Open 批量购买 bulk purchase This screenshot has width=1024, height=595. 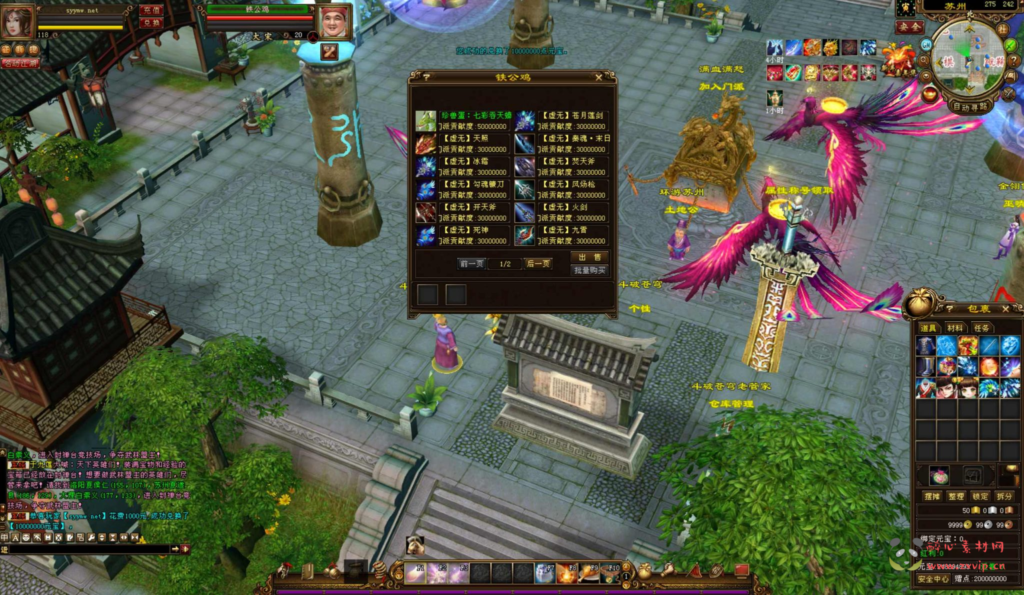[x=590, y=270]
